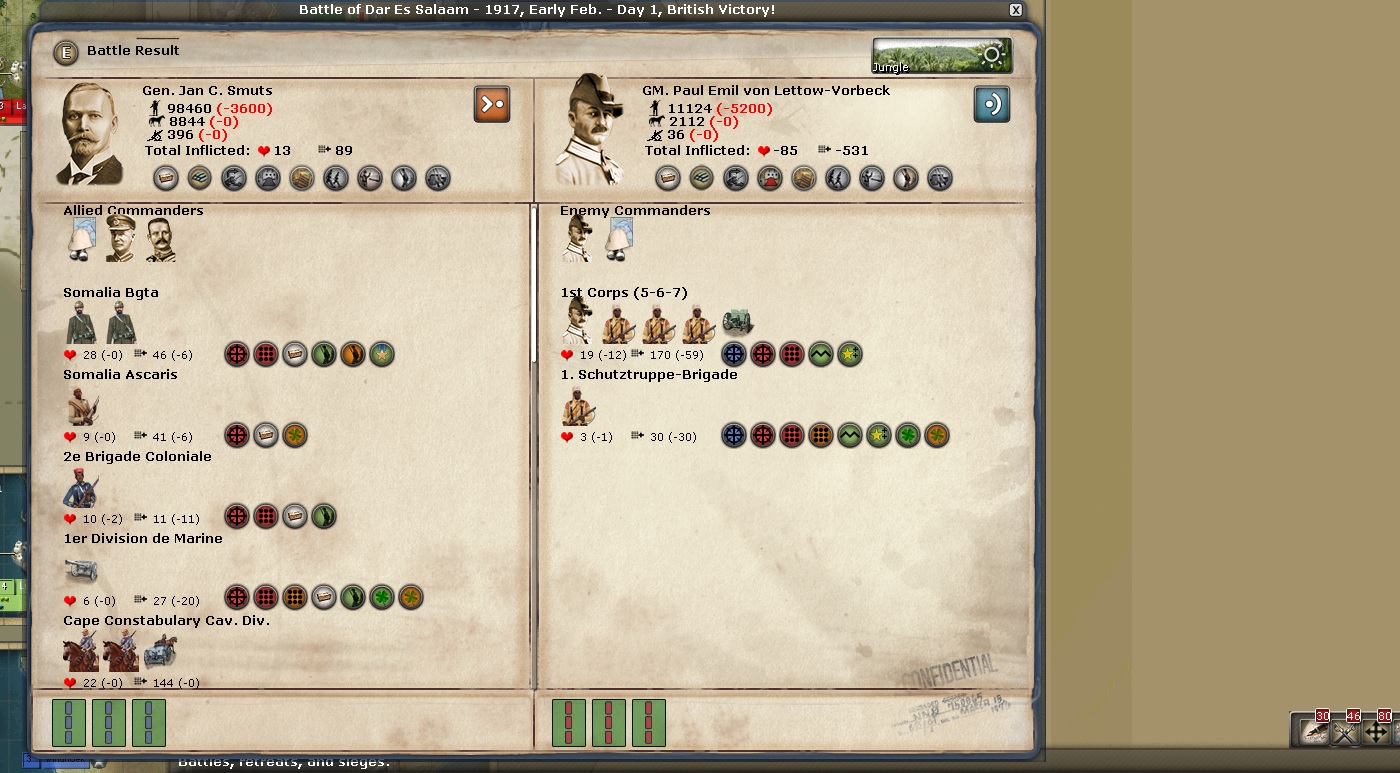Click the 1er Division de Marine unit icon

pos(81,571)
